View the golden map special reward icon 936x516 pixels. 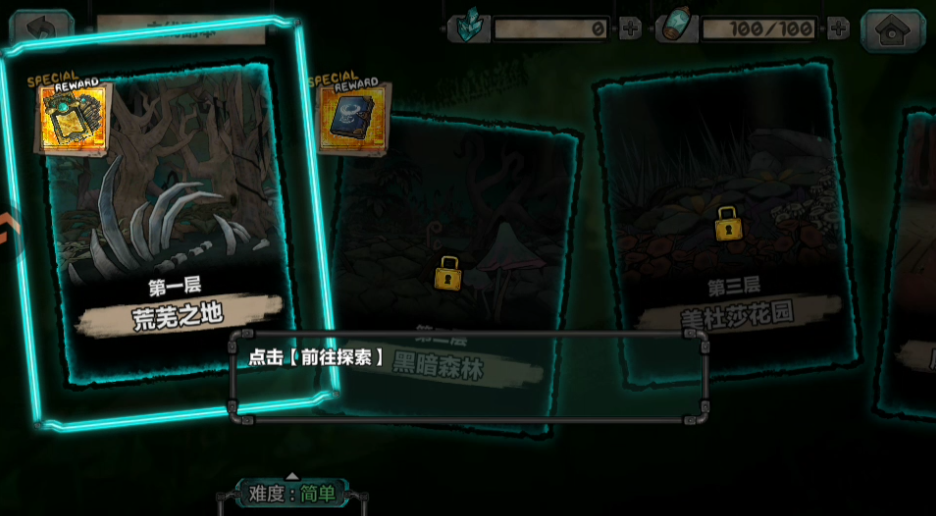[x=72, y=117]
